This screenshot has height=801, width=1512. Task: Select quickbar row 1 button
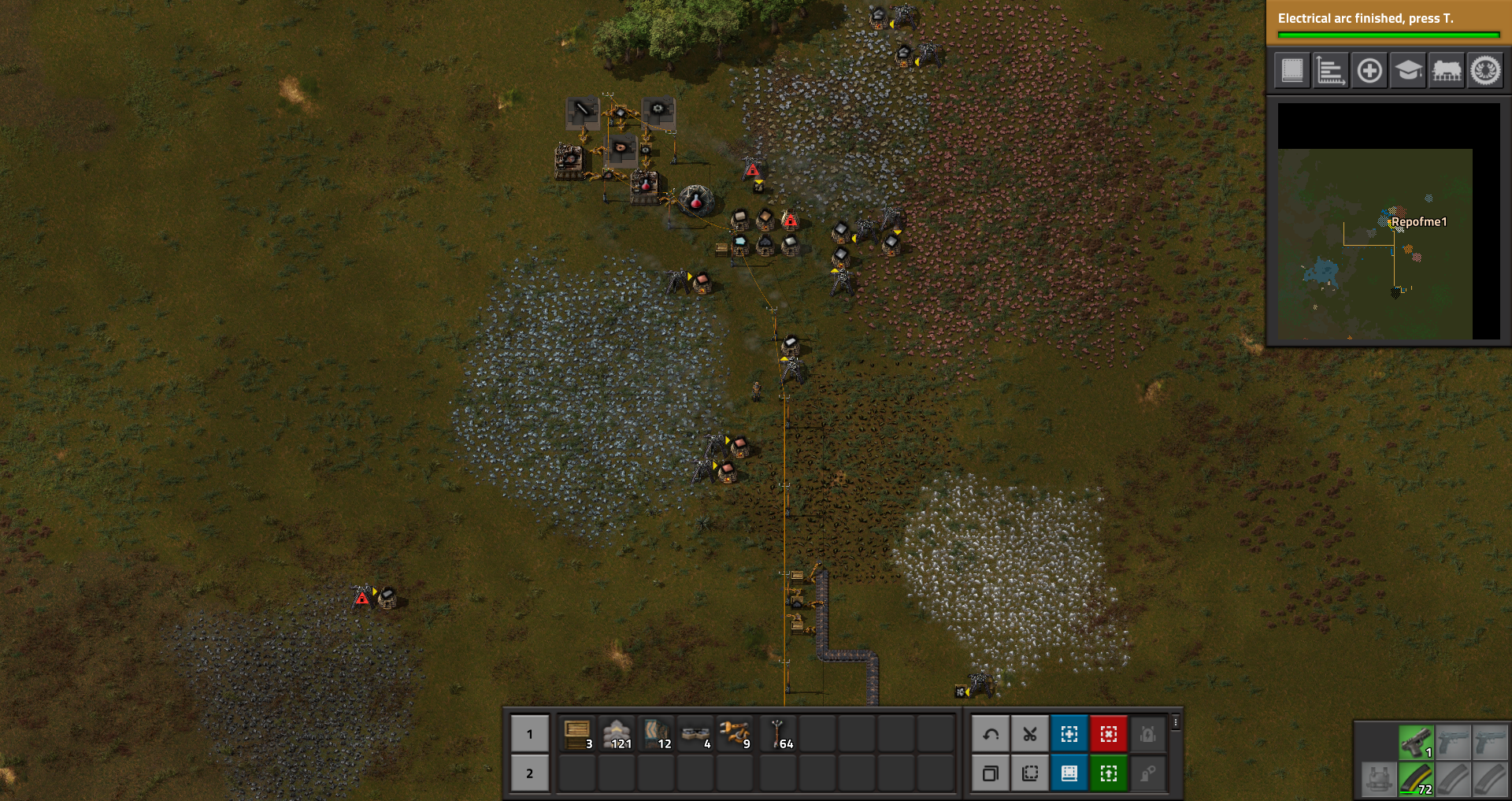pyautogui.click(x=529, y=734)
